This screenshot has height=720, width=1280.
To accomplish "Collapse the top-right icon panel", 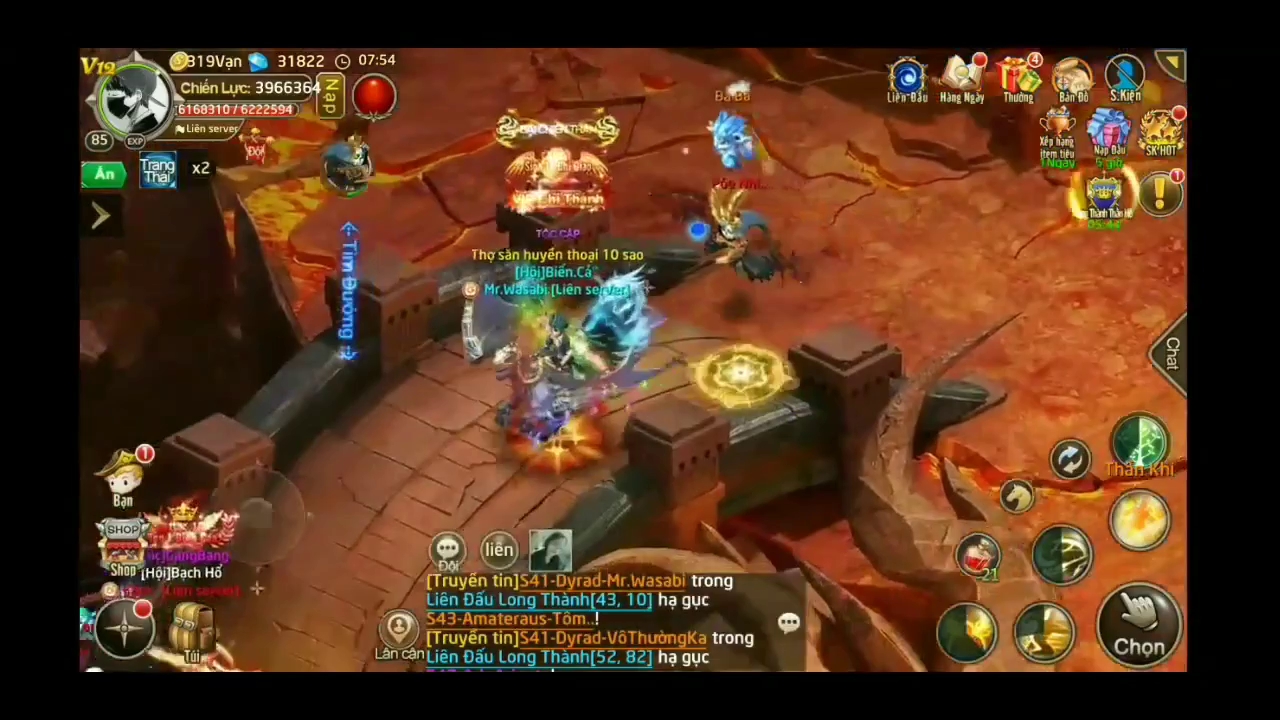I will click(x=1170, y=62).
